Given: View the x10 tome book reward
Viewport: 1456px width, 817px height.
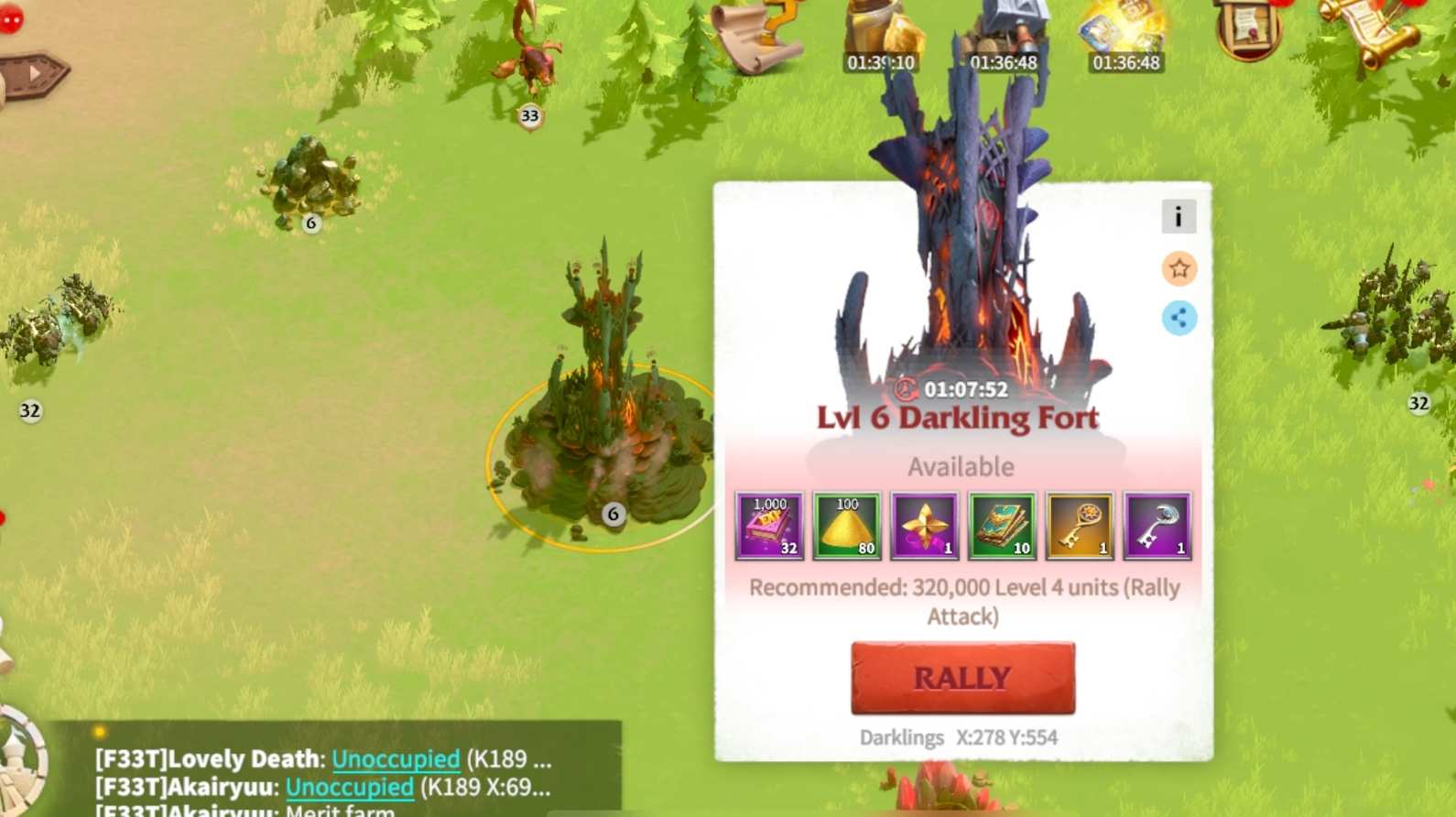Looking at the screenshot, I should (x=1001, y=525).
